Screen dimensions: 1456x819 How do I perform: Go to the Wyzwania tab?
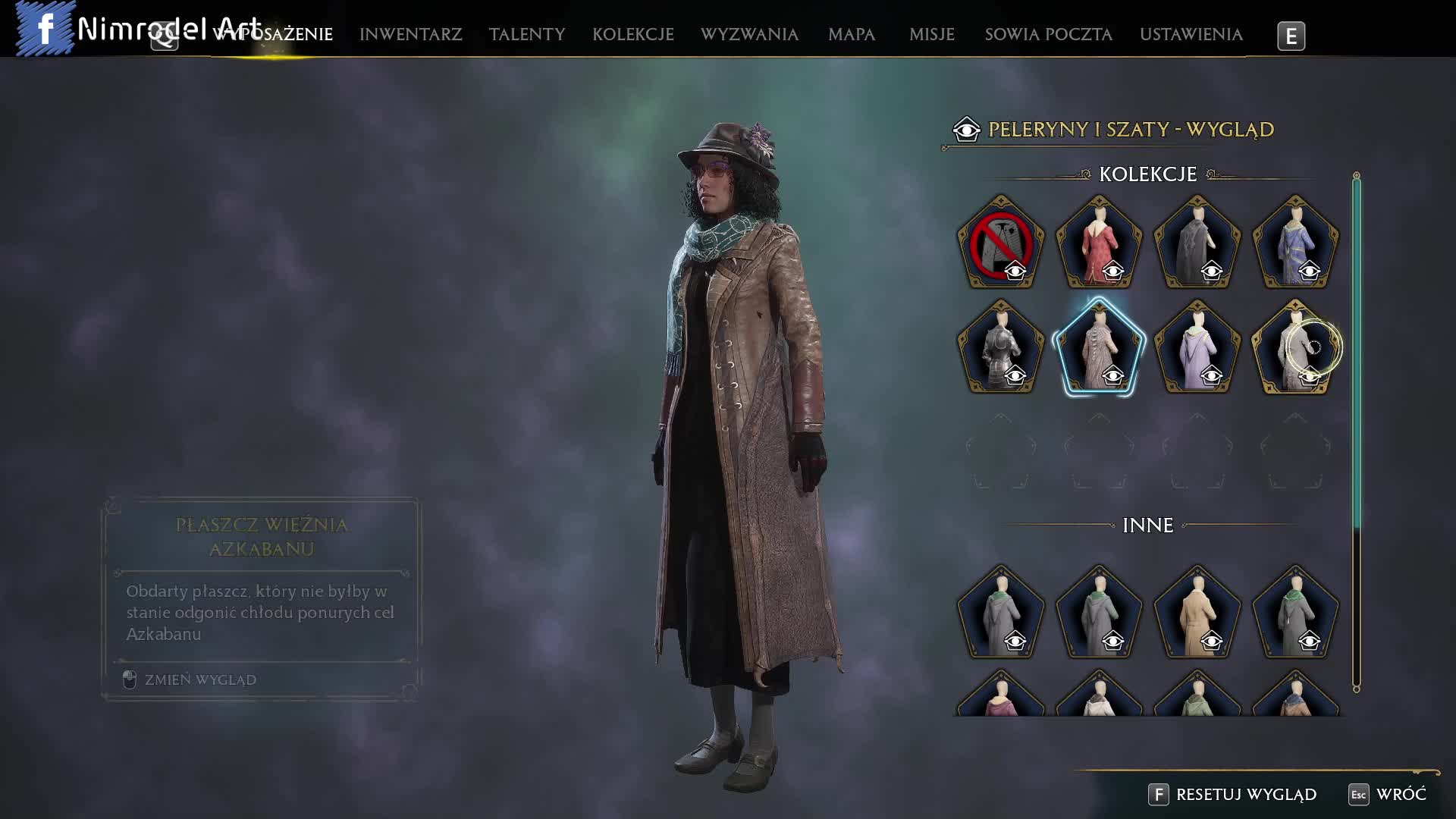(x=748, y=35)
